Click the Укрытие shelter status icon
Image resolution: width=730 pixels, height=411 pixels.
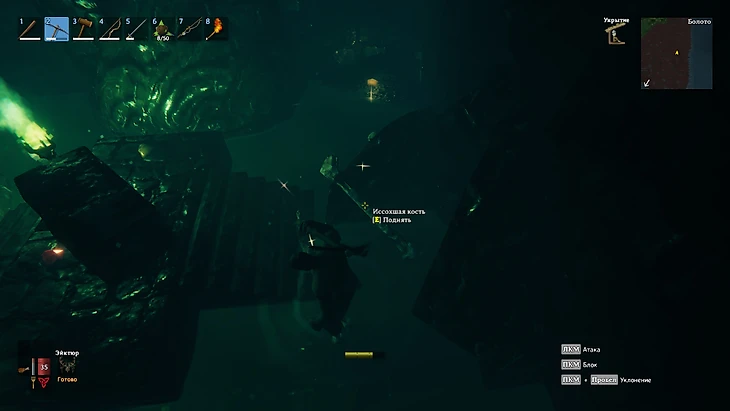(613, 35)
